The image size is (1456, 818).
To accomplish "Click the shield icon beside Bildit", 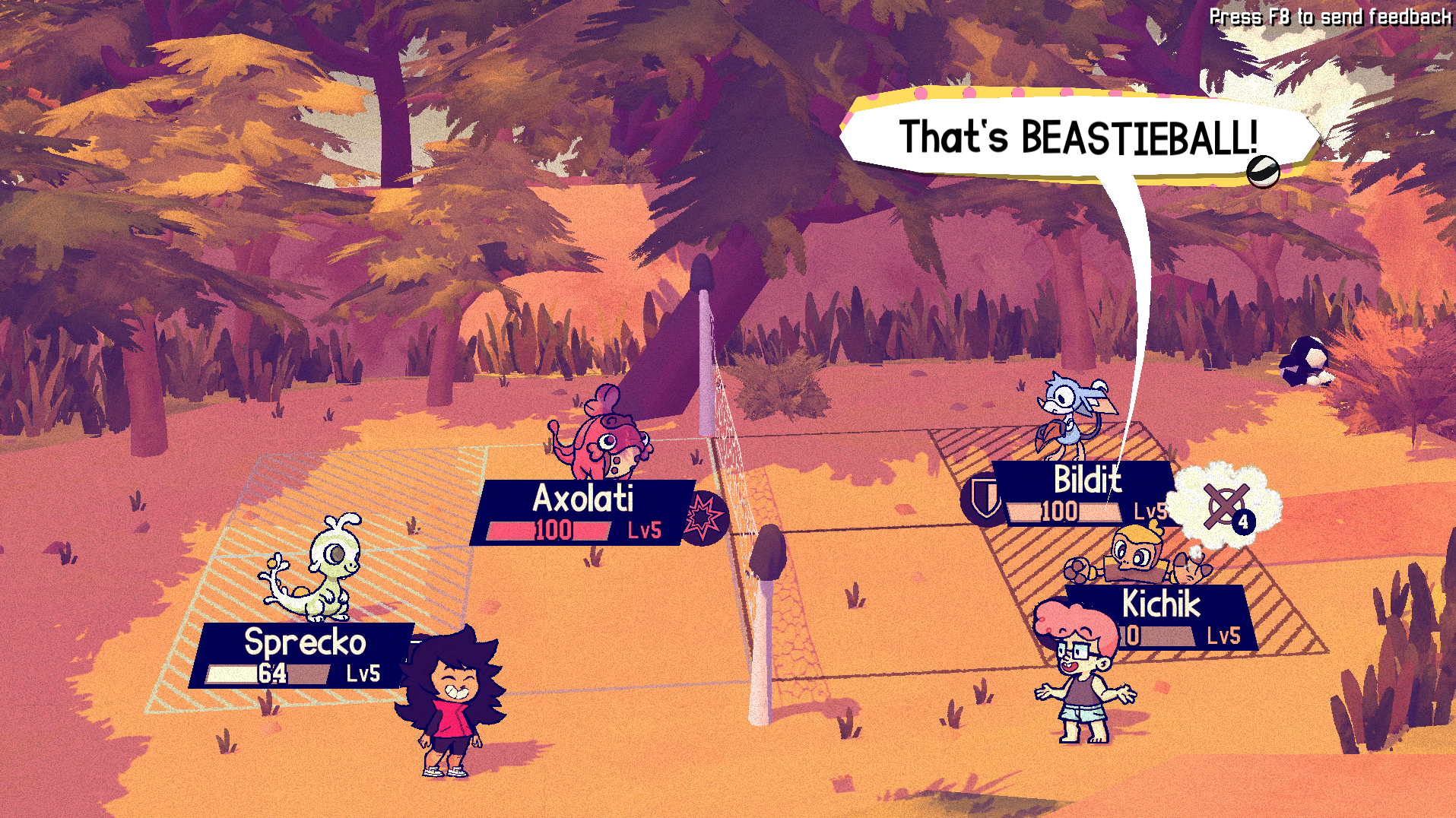I will click(985, 499).
